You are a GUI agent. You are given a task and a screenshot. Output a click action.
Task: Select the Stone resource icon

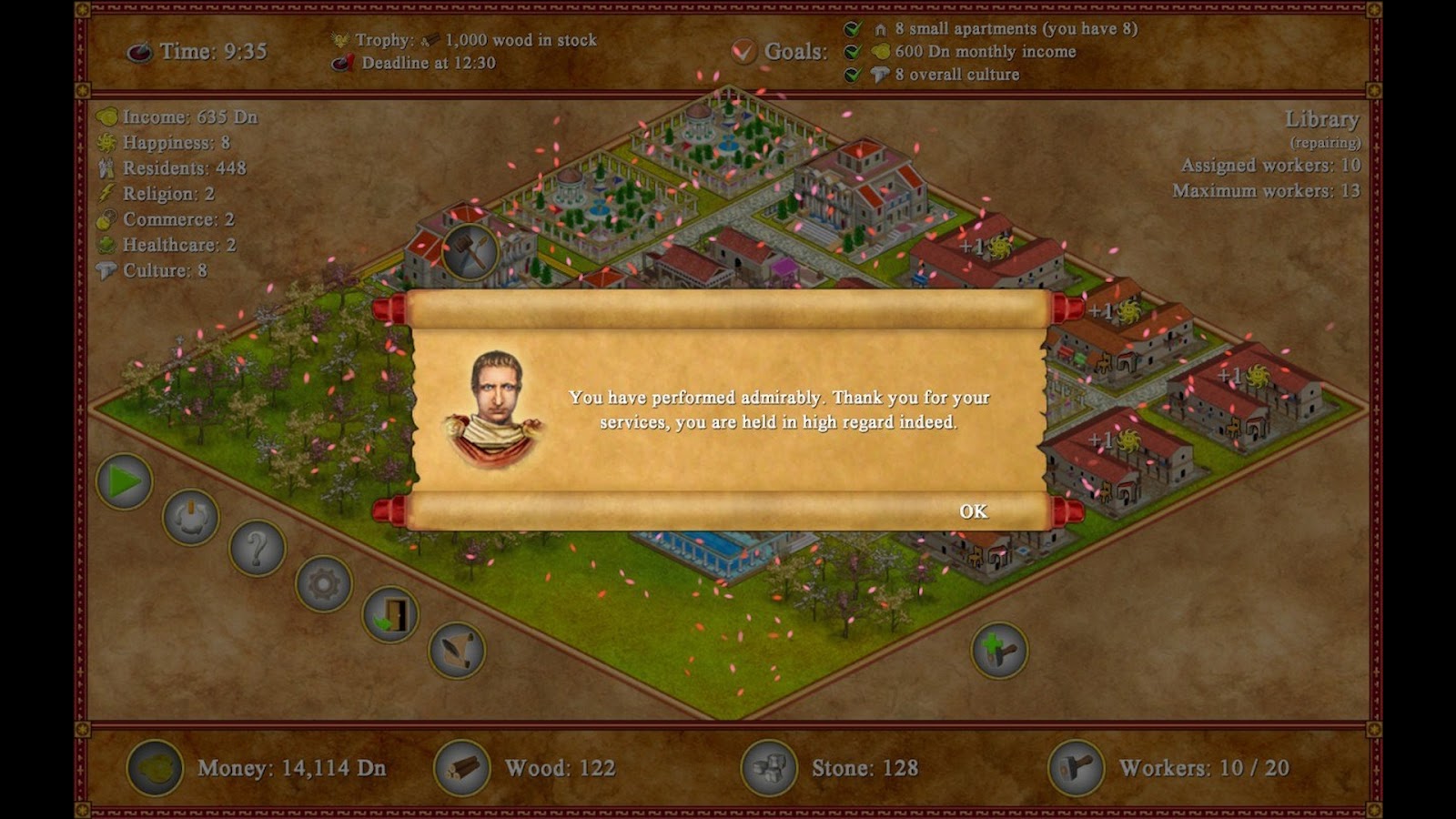tap(769, 768)
